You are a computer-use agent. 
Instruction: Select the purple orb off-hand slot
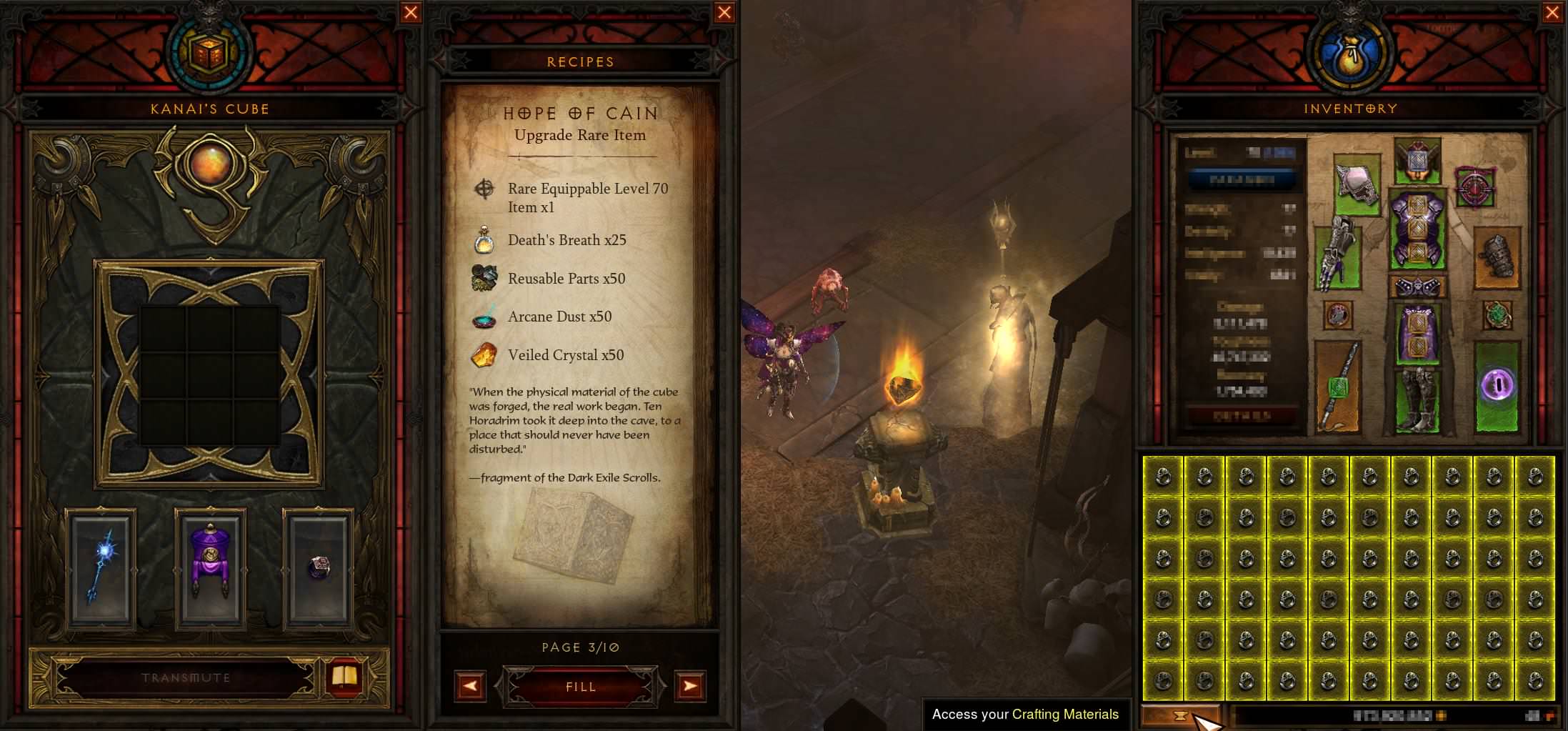point(1497,386)
